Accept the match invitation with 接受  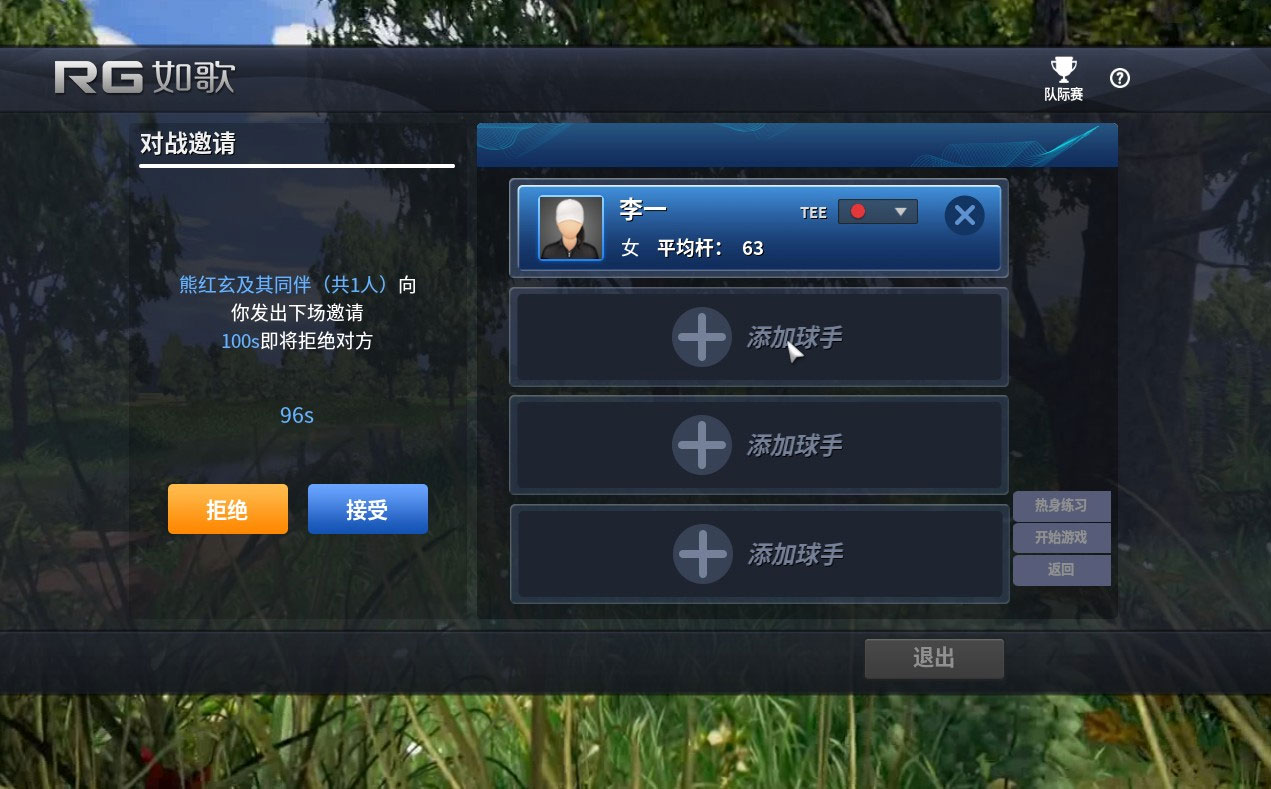pos(367,510)
